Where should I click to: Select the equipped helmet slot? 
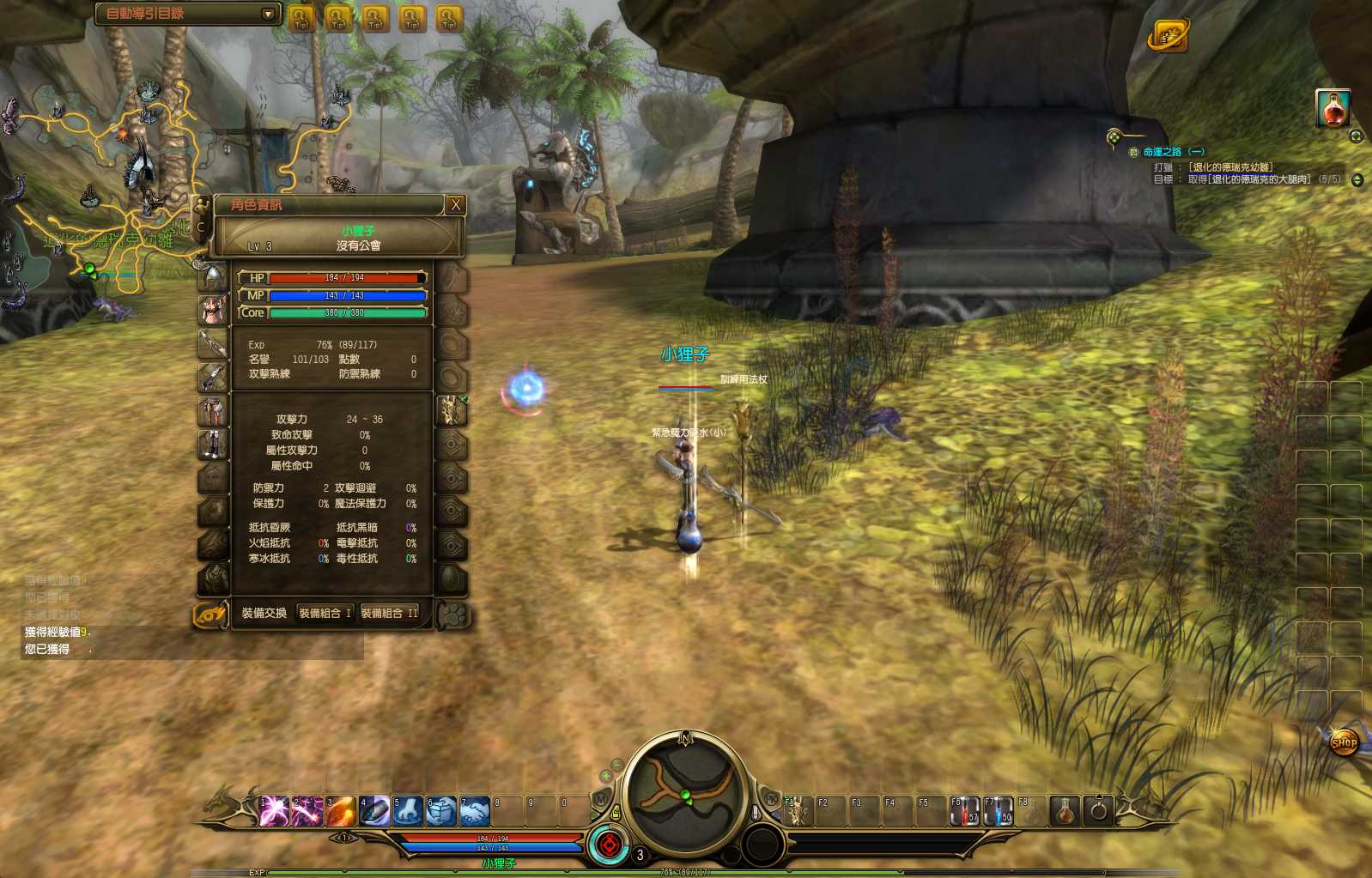[x=212, y=277]
